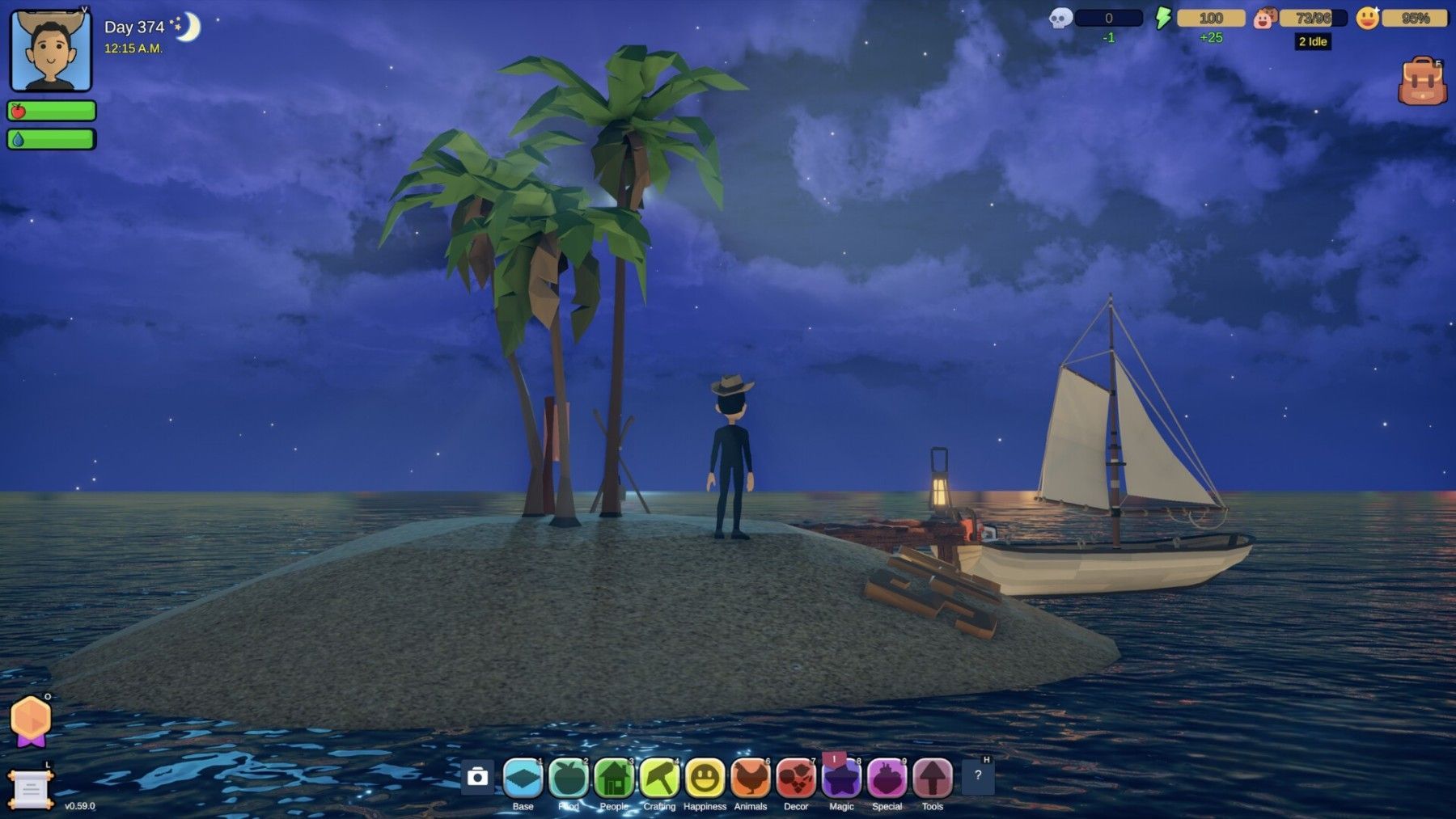The height and width of the screenshot is (819, 1456).
Task: Select the Tools category
Action: pos(933,778)
